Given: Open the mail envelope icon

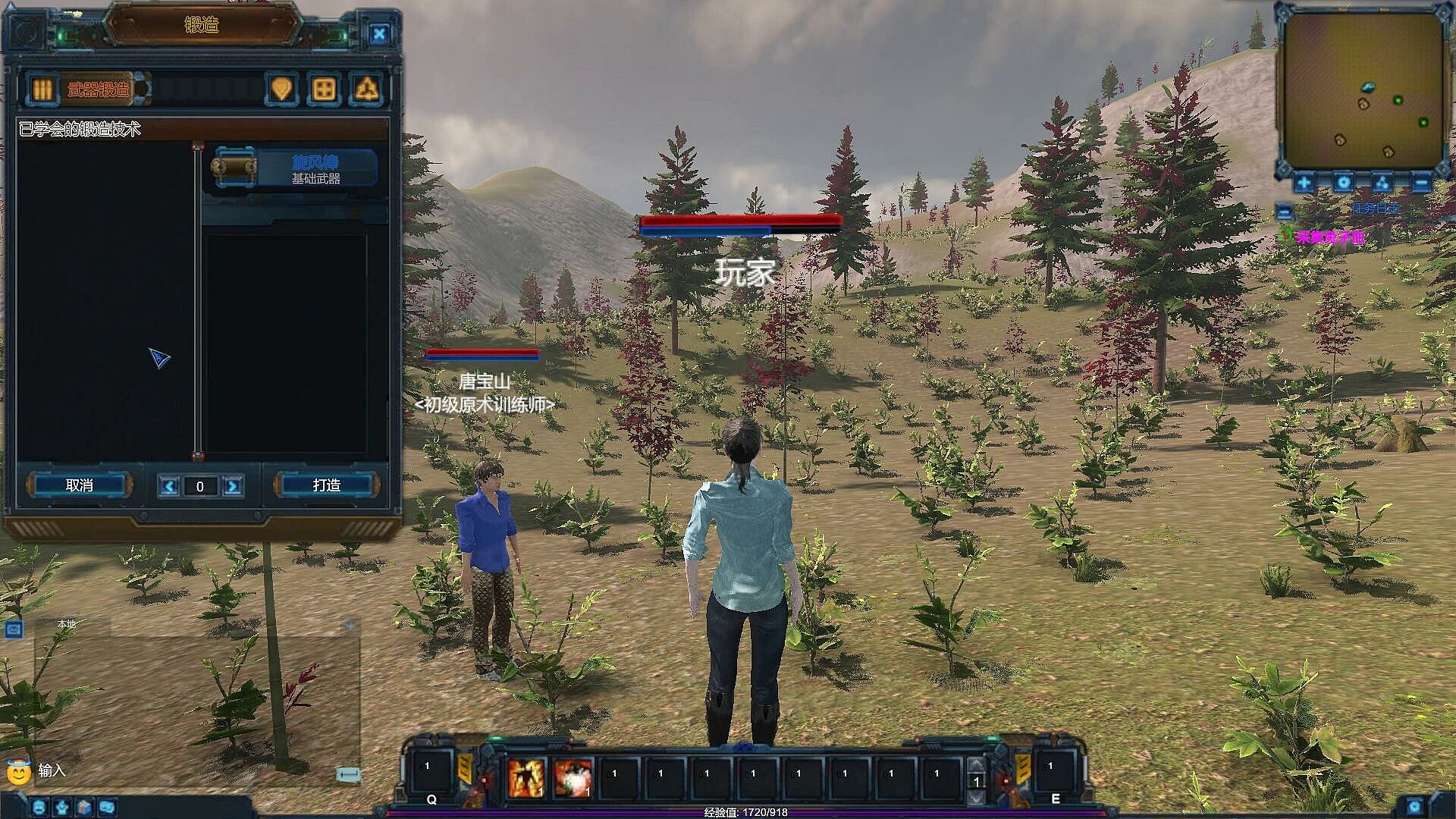Looking at the screenshot, I should 13,629.
